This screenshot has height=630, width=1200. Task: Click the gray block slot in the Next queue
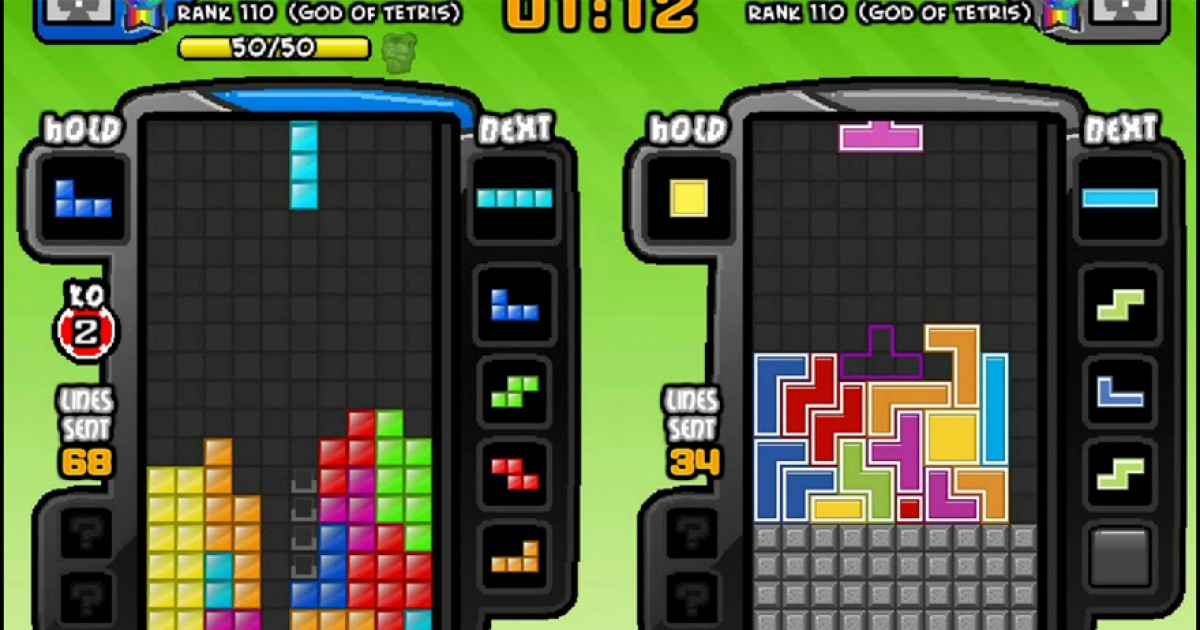point(1119,556)
